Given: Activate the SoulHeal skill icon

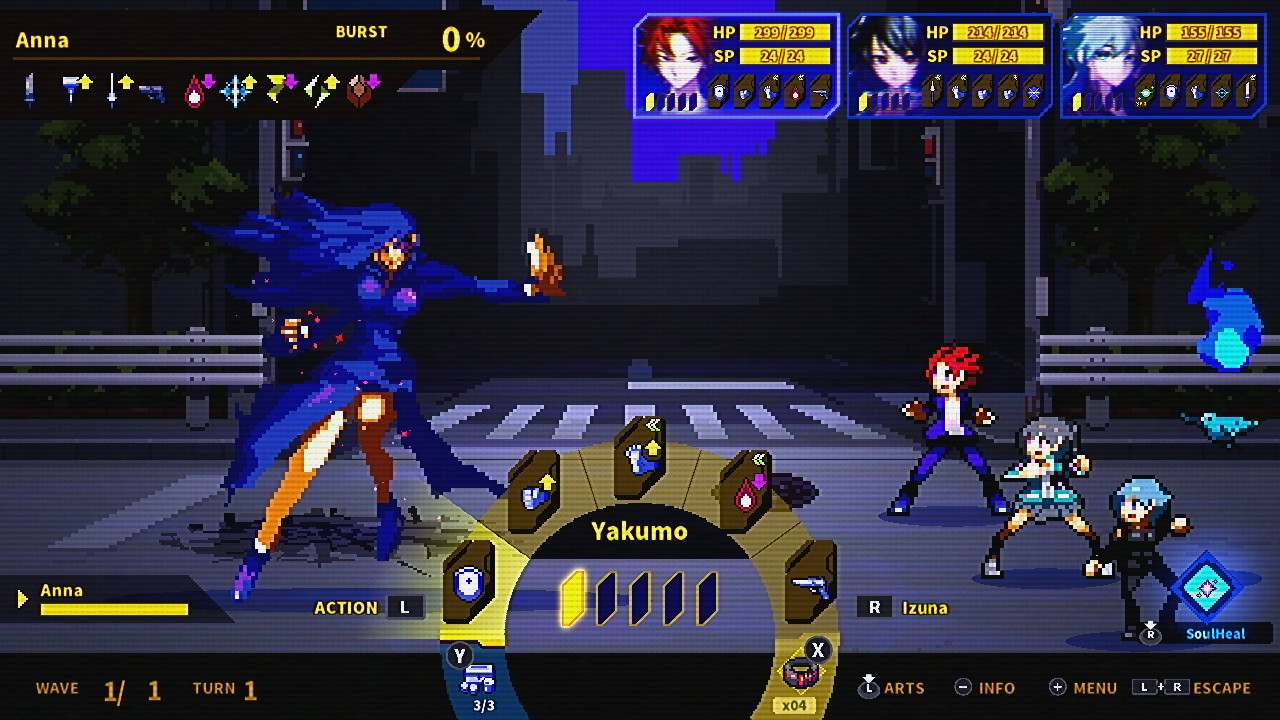Looking at the screenshot, I should (x=1206, y=589).
